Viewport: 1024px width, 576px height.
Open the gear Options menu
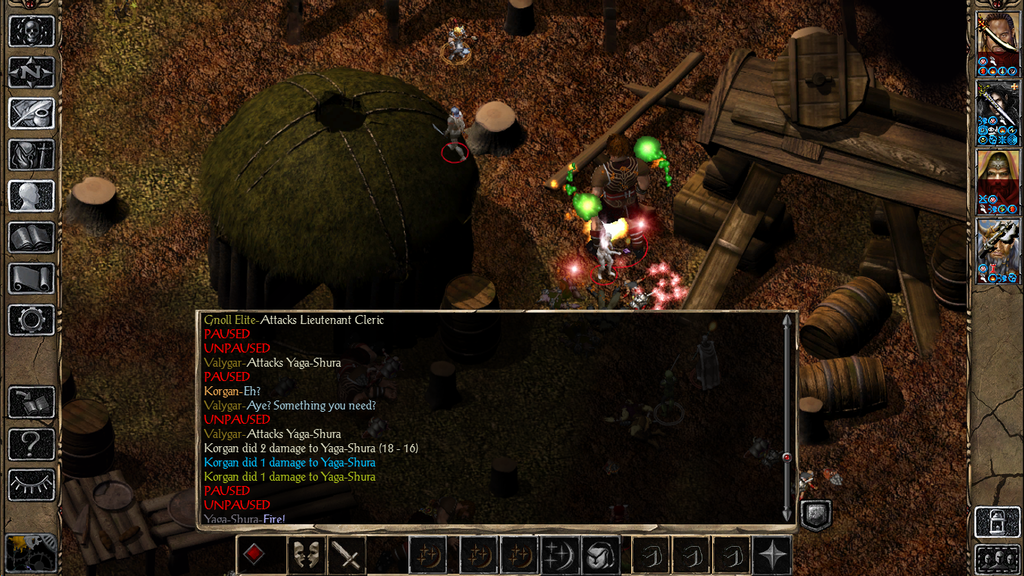coord(31,320)
